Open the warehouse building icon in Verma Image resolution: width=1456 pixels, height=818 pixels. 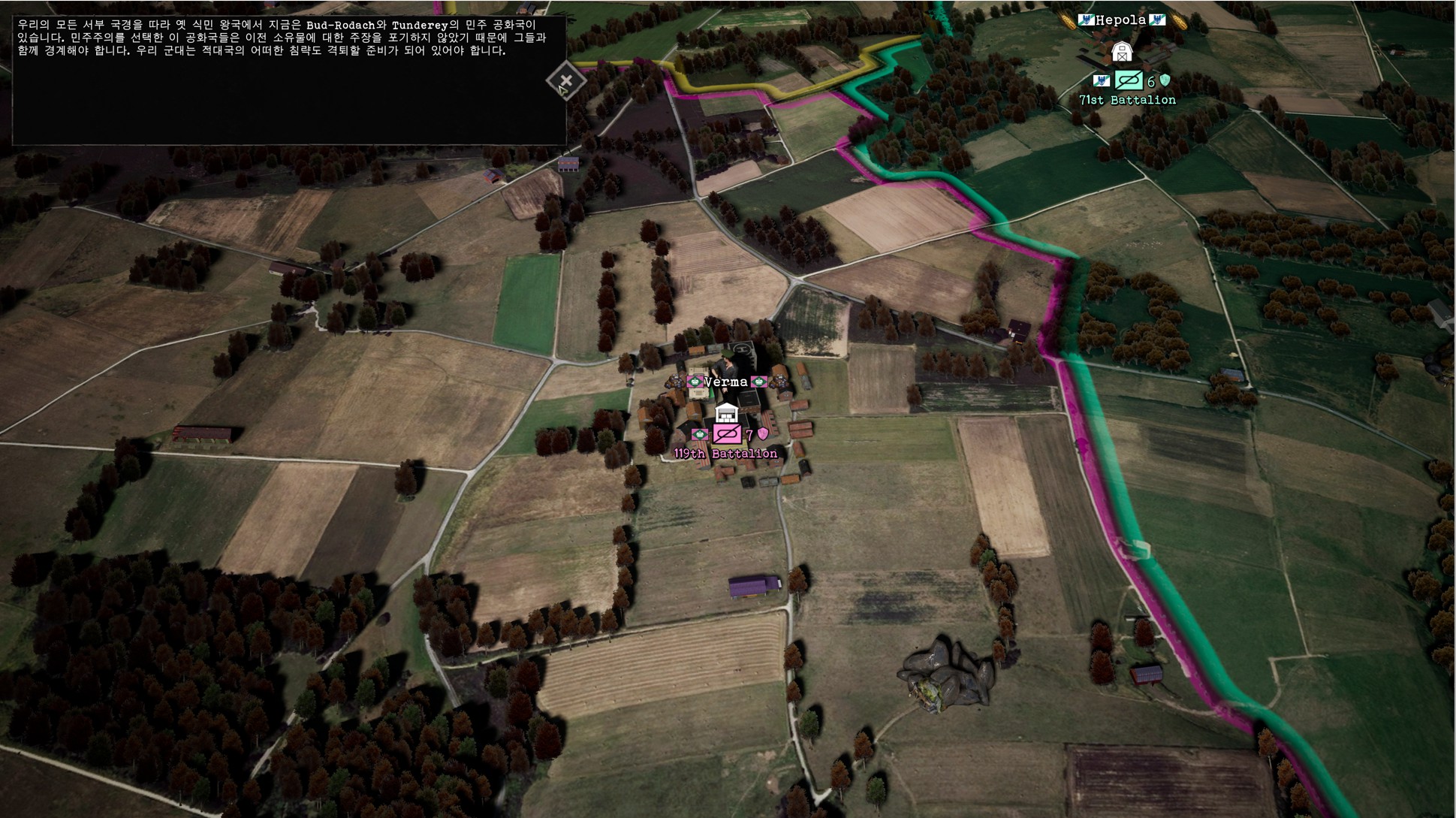click(x=726, y=412)
